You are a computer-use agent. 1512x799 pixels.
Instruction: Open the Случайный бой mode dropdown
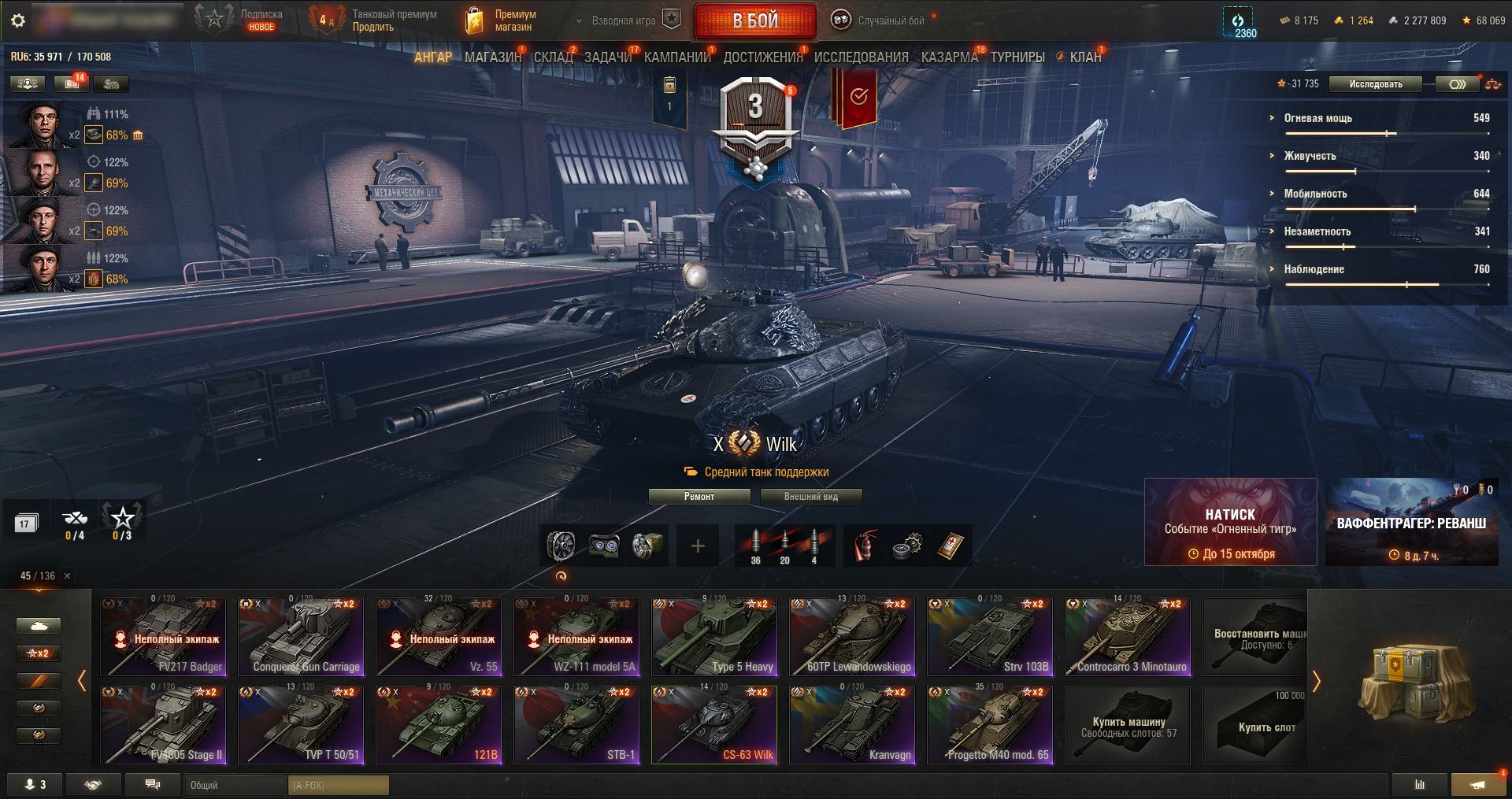coord(880,21)
